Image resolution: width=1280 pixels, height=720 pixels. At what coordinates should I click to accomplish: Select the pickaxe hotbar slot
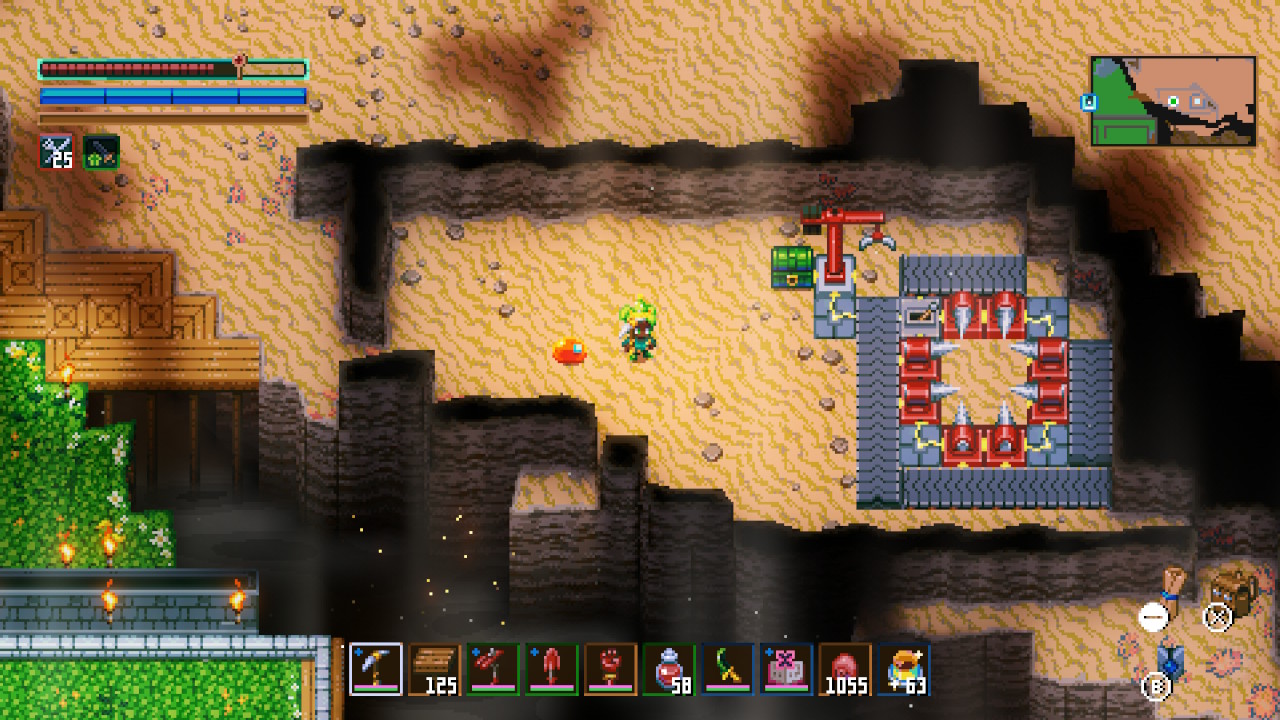[x=376, y=668]
